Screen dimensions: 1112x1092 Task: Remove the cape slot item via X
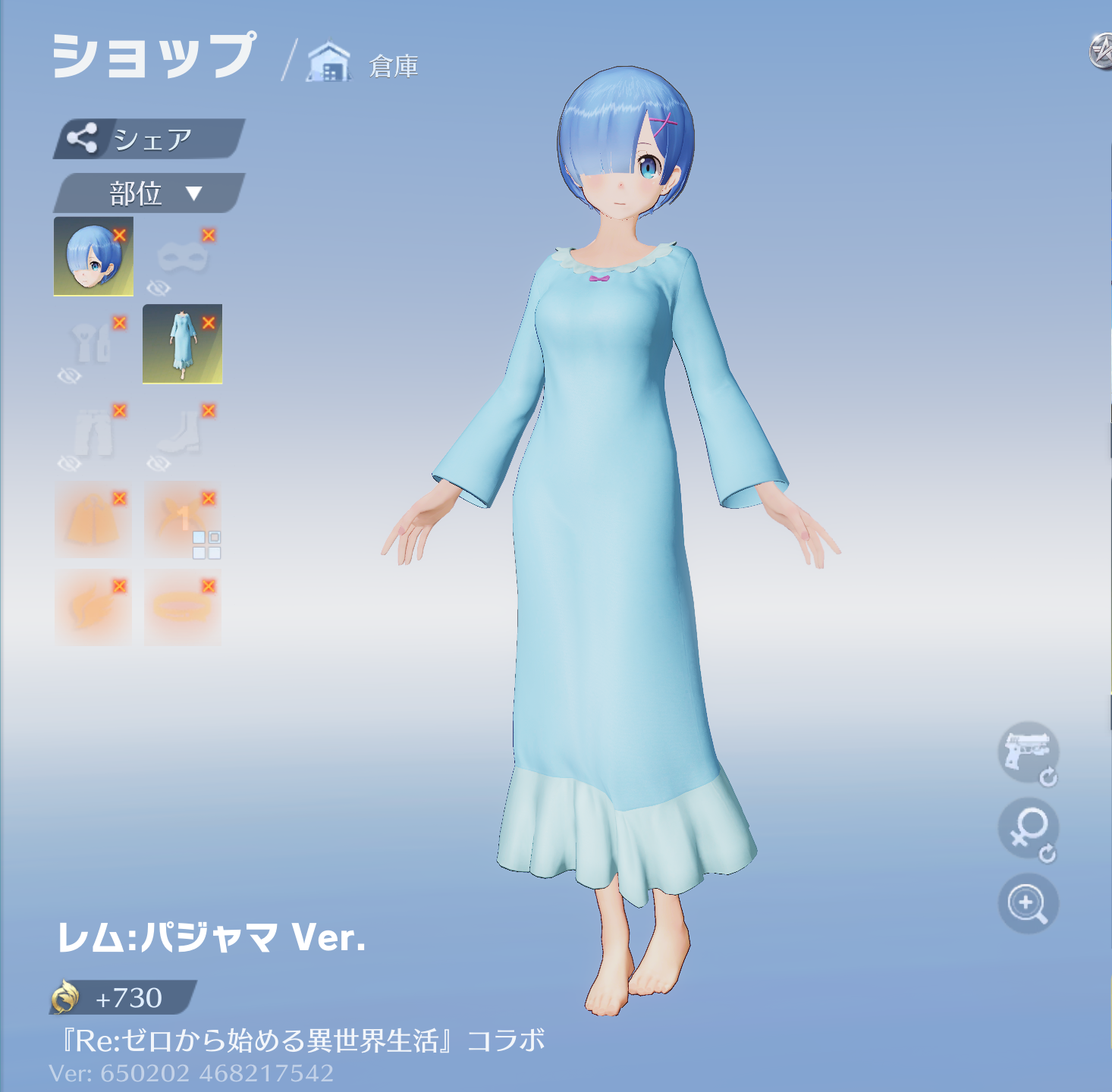(x=119, y=497)
